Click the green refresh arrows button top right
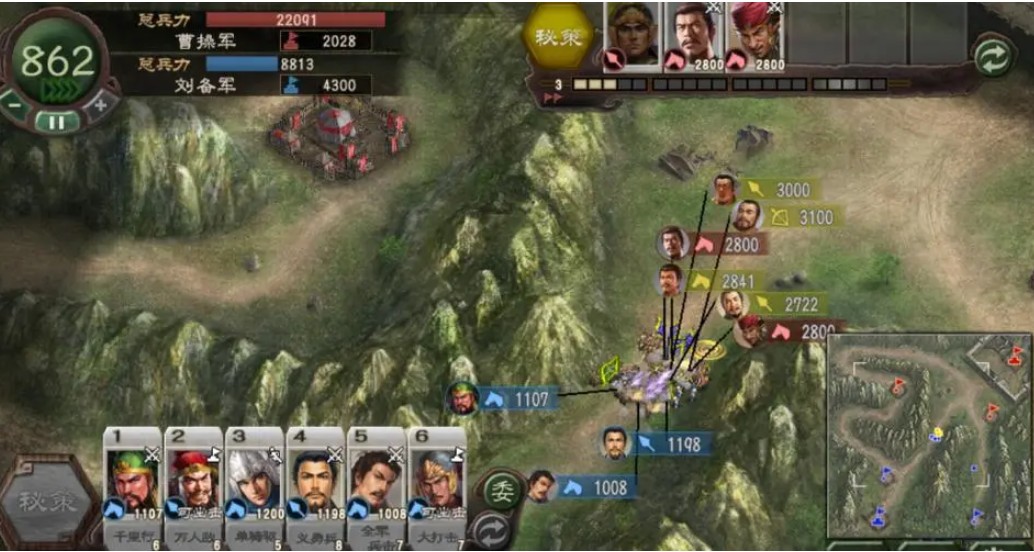The image size is (1034, 552). tap(993, 56)
